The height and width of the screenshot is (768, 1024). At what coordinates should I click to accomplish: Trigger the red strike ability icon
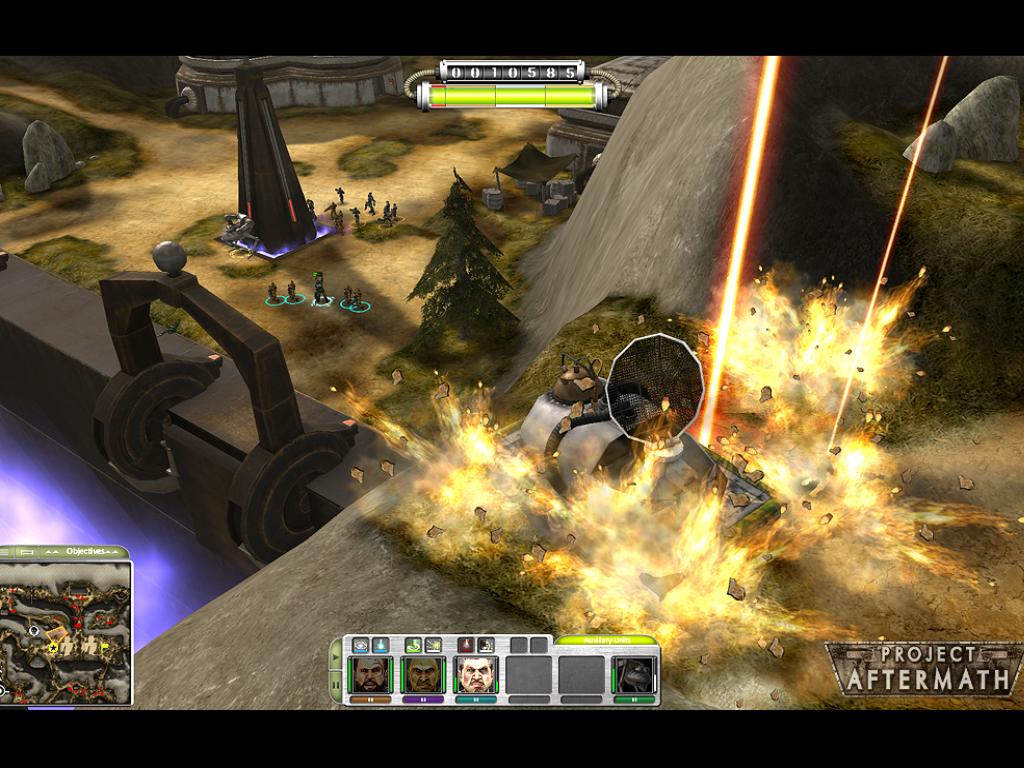(x=467, y=645)
